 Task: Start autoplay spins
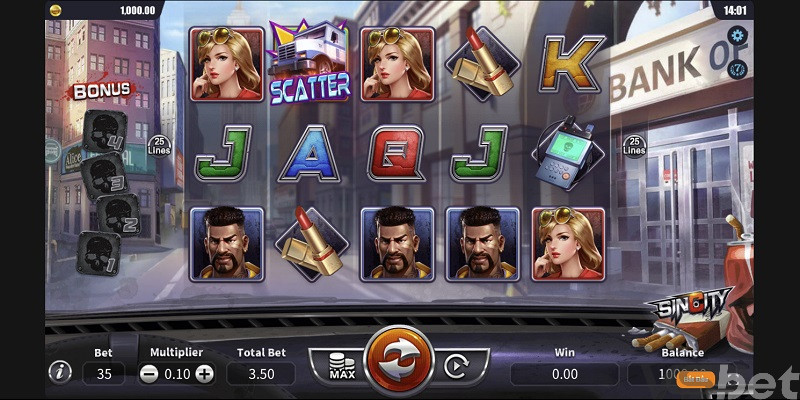click(x=455, y=367)
